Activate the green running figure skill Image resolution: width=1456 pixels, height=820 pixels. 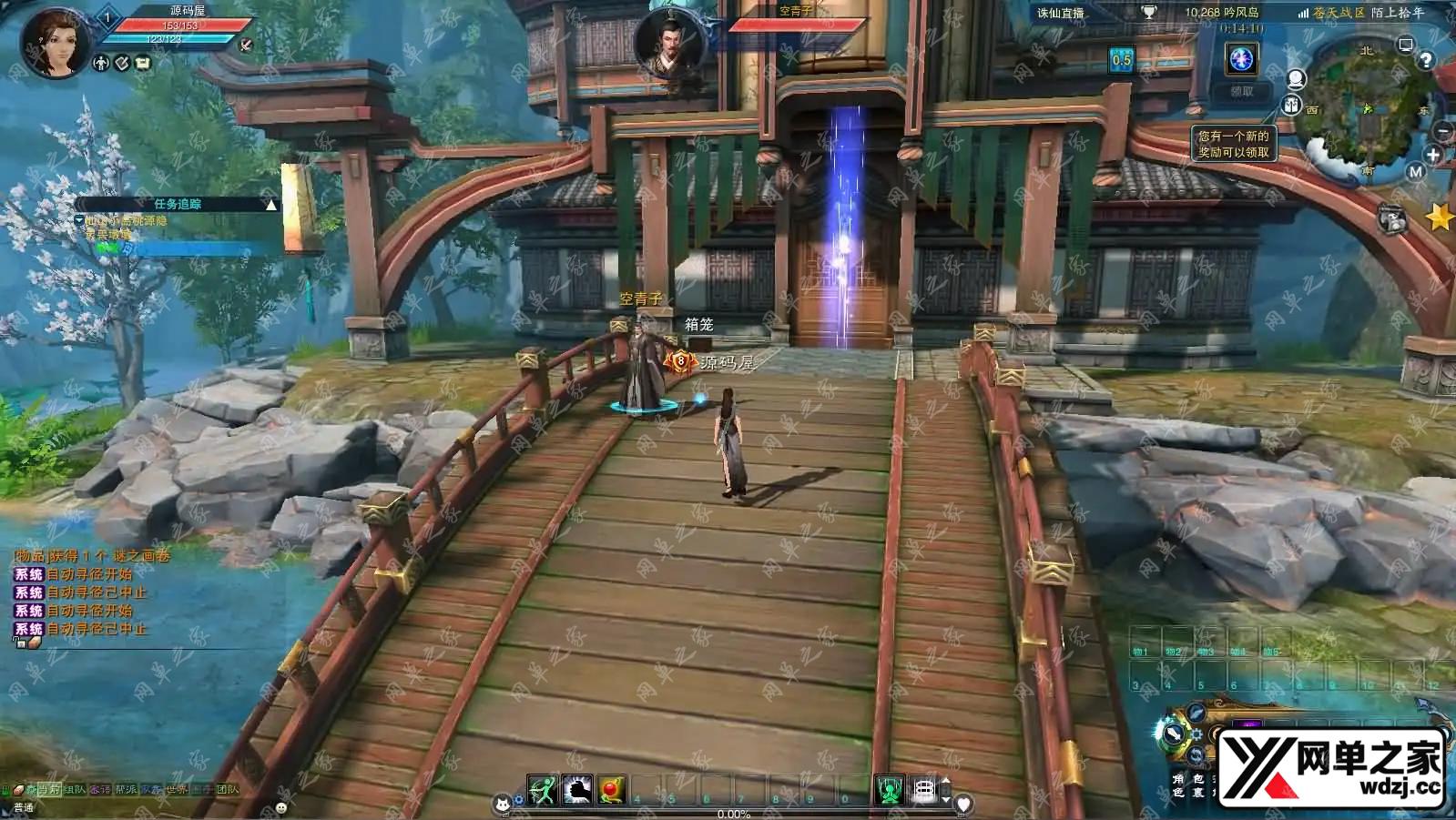tap(543, 790)
